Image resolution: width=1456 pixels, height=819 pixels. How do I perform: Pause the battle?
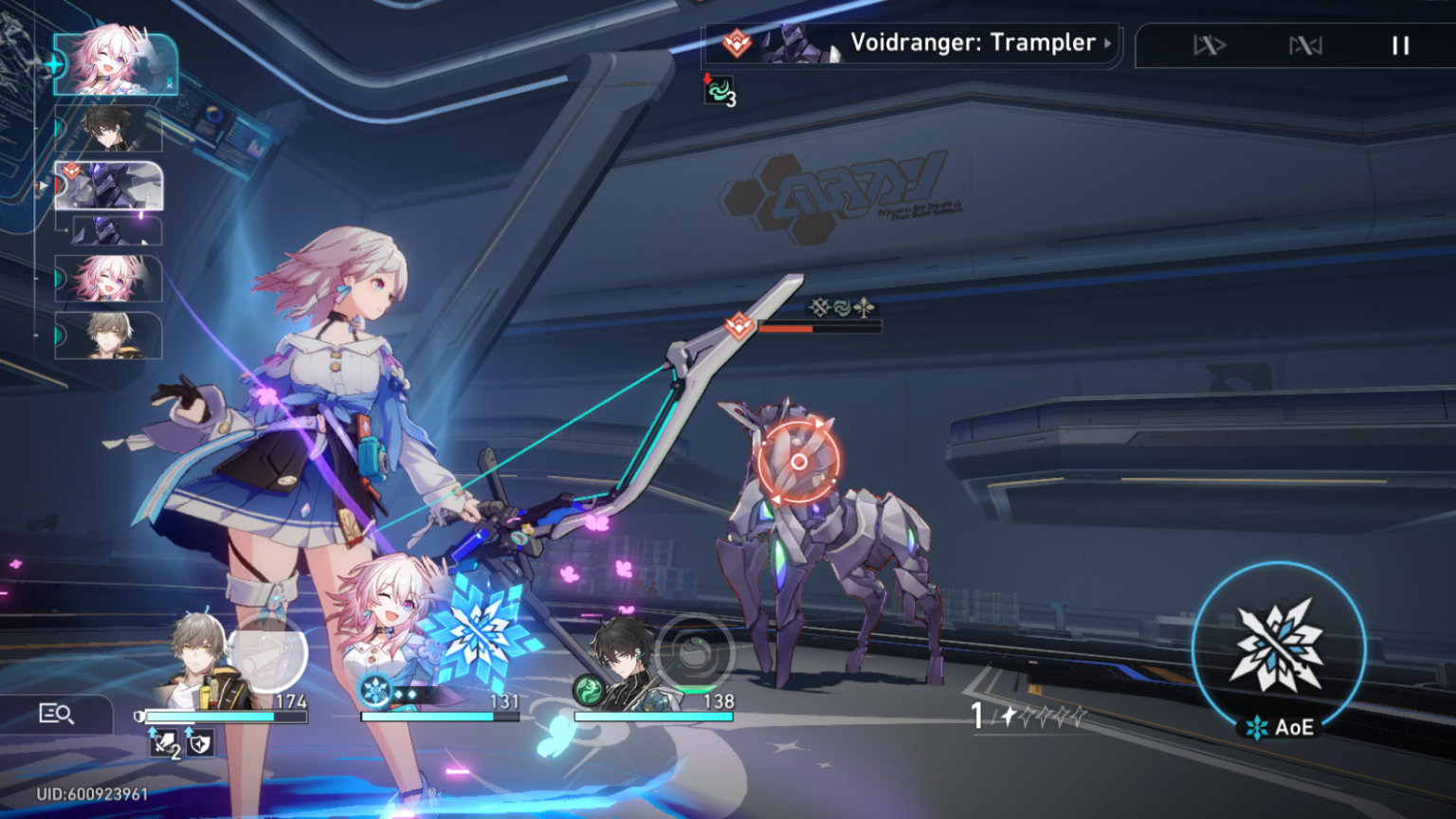tap(1400, 45)
